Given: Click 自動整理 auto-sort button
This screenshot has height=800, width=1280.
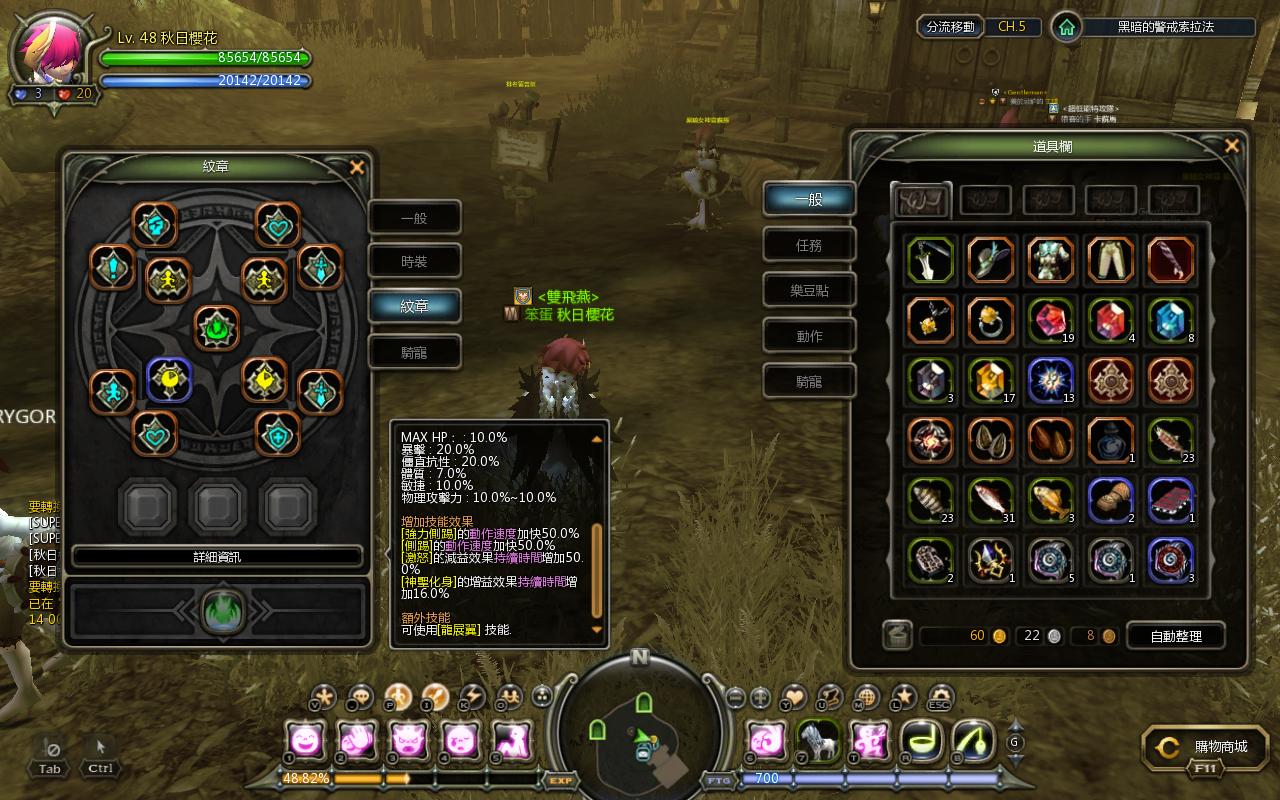Looking at the screenshot, I should coord(1175,636).
